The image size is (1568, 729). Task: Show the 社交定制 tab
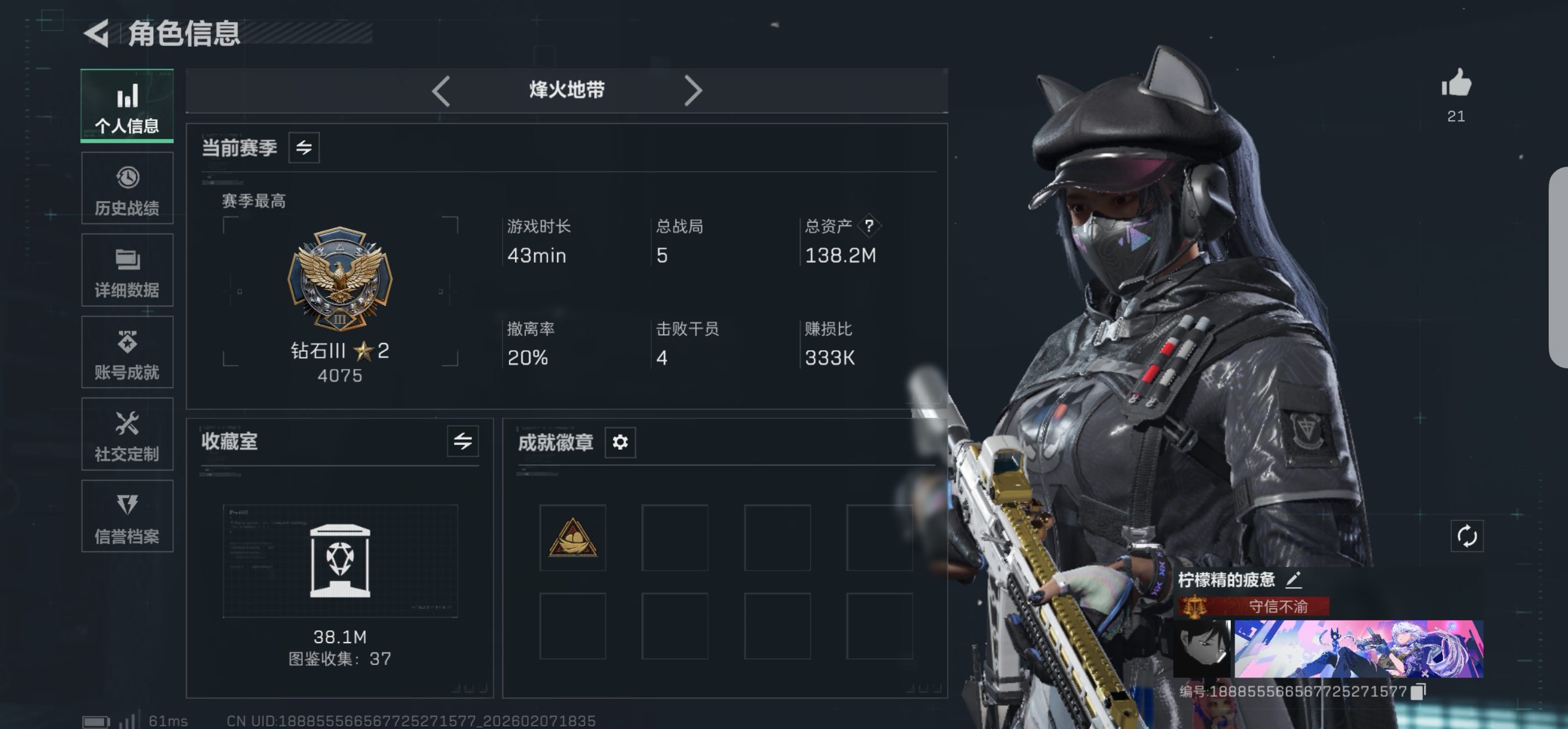pos(127,435)
